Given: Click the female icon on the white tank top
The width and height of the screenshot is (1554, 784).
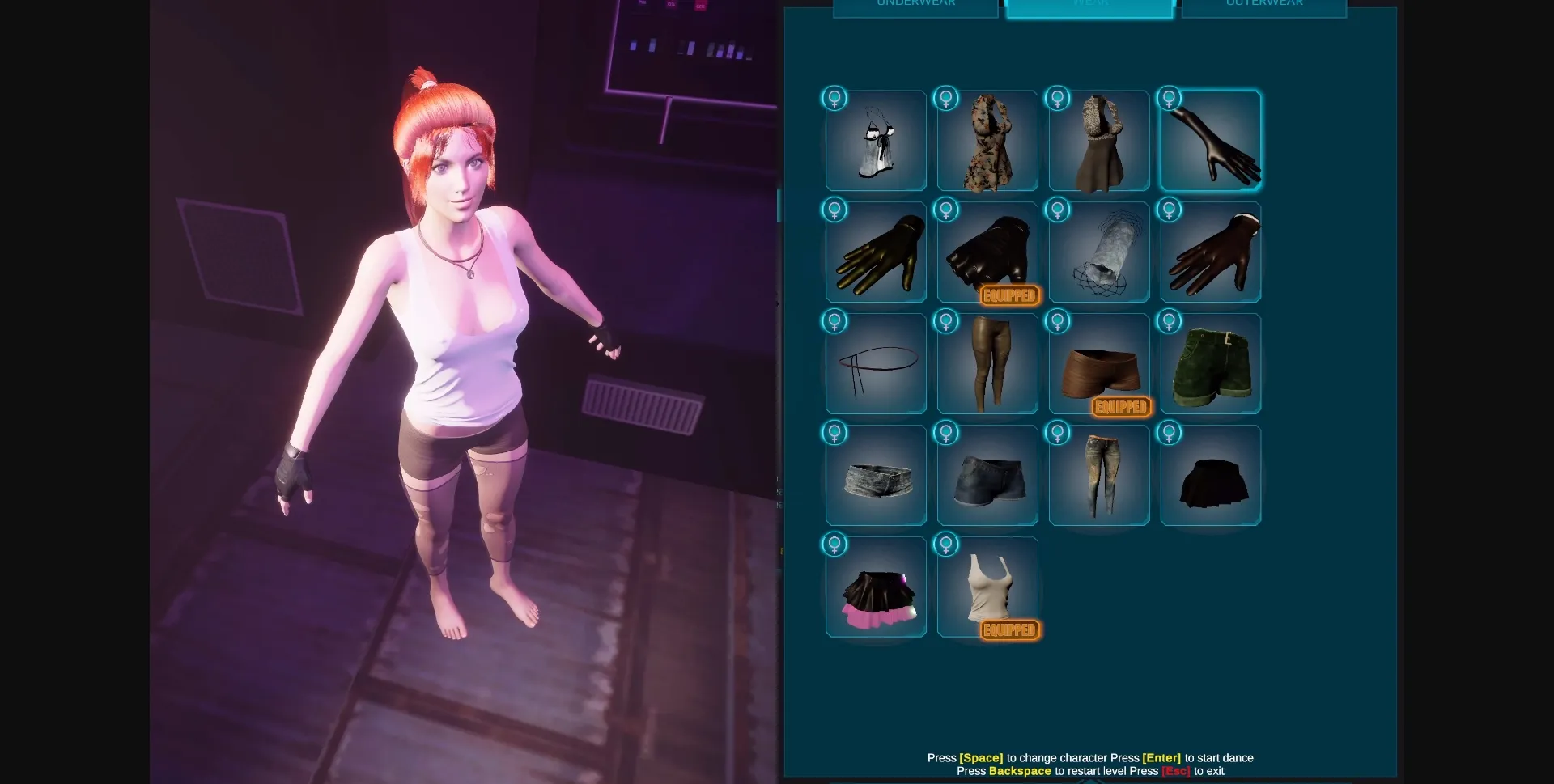Looking at the screenshot, I should tap(946, 545).
